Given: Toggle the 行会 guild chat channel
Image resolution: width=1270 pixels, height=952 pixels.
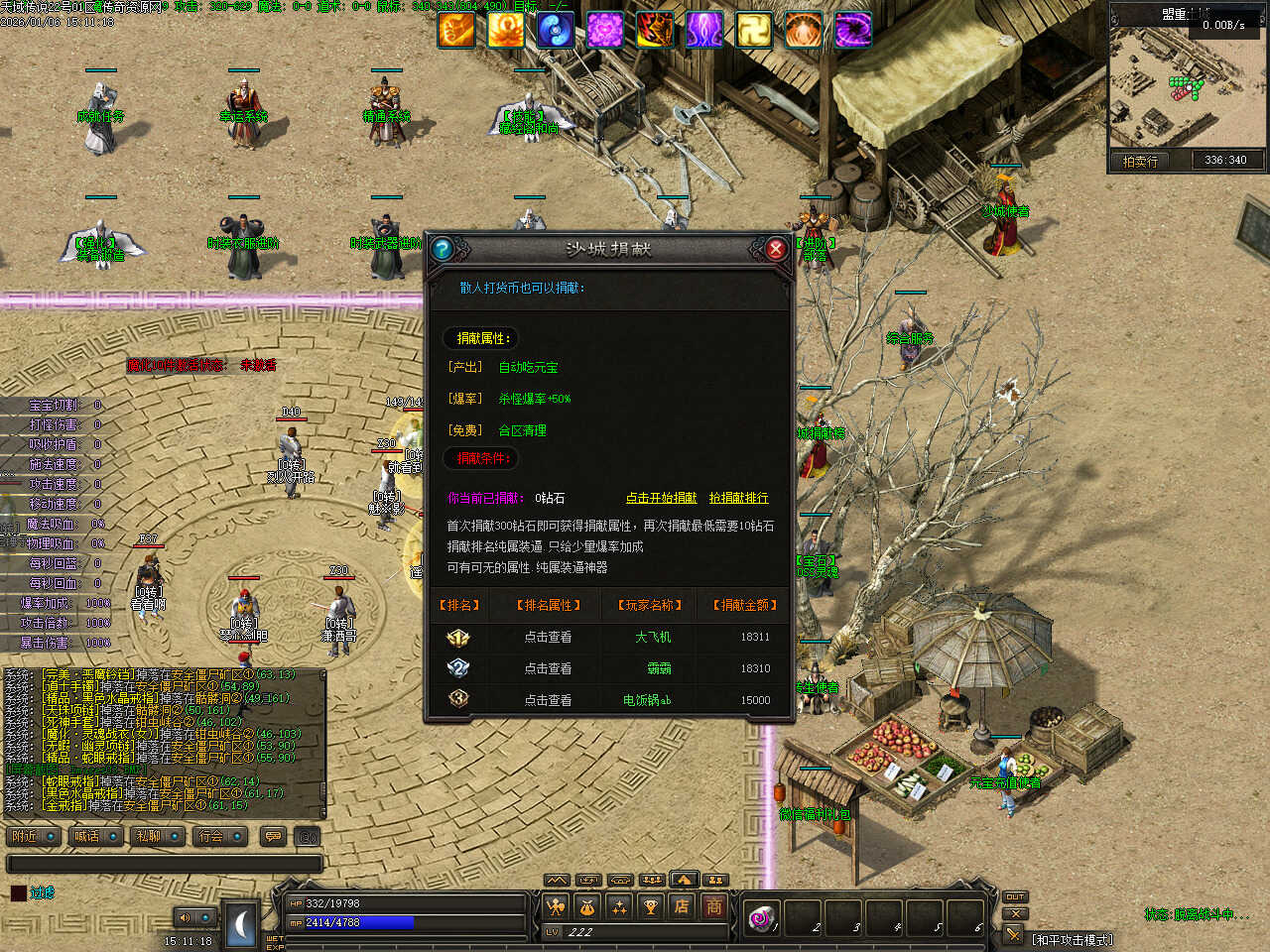Looking at the screenshot, I should click(x=220, y=837).
